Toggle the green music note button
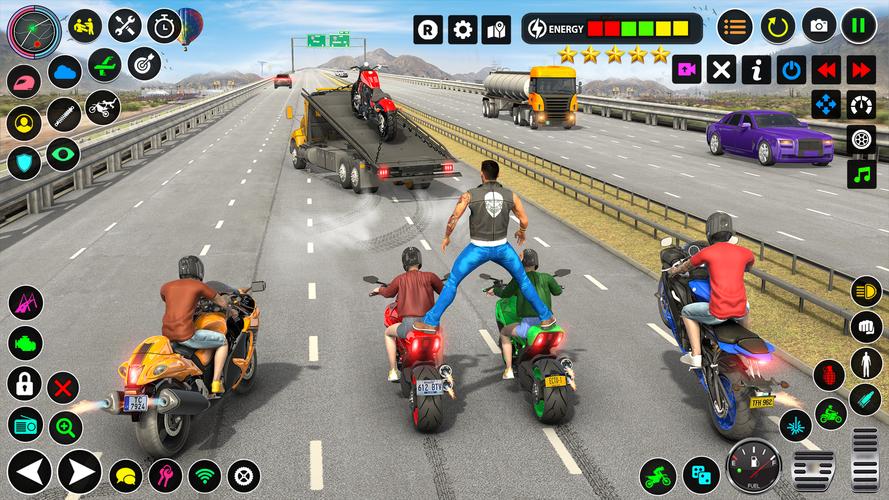The height and width of the screenshot is (500, 889). 861,174
